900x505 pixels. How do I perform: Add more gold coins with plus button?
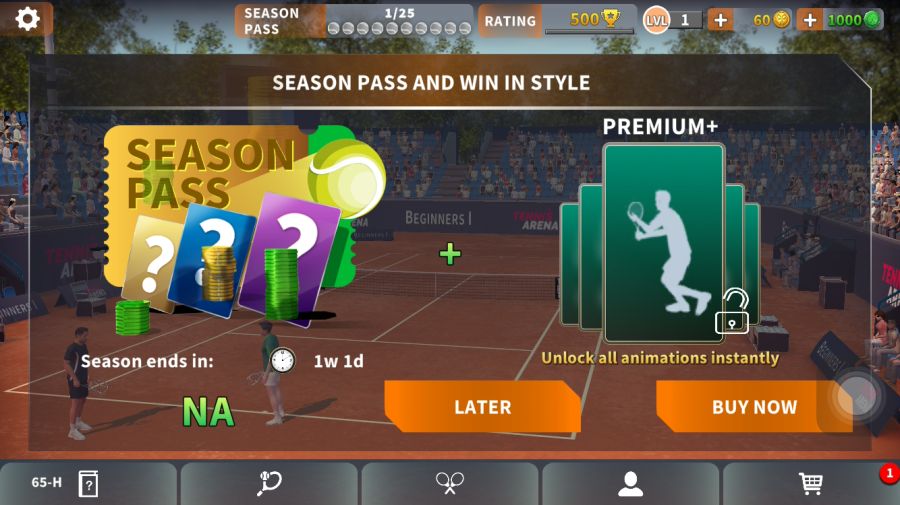click(x=720, y=19)
